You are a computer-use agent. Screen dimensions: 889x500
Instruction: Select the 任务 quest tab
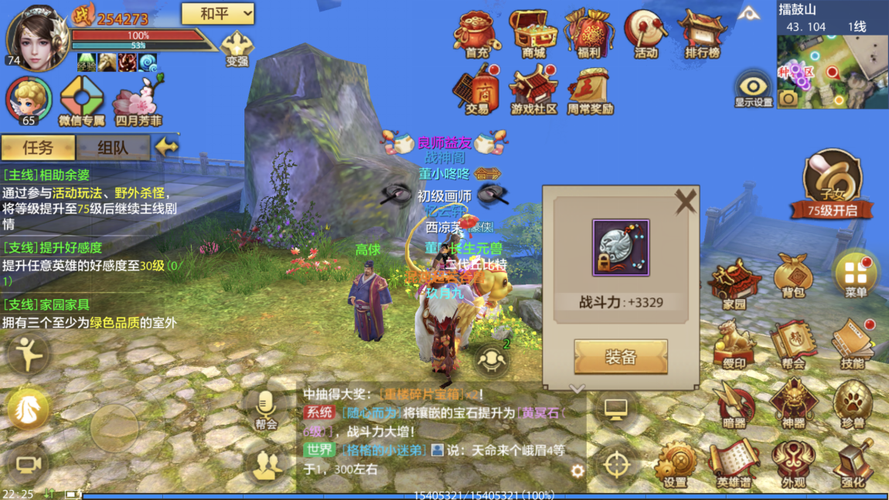point(38,147)
